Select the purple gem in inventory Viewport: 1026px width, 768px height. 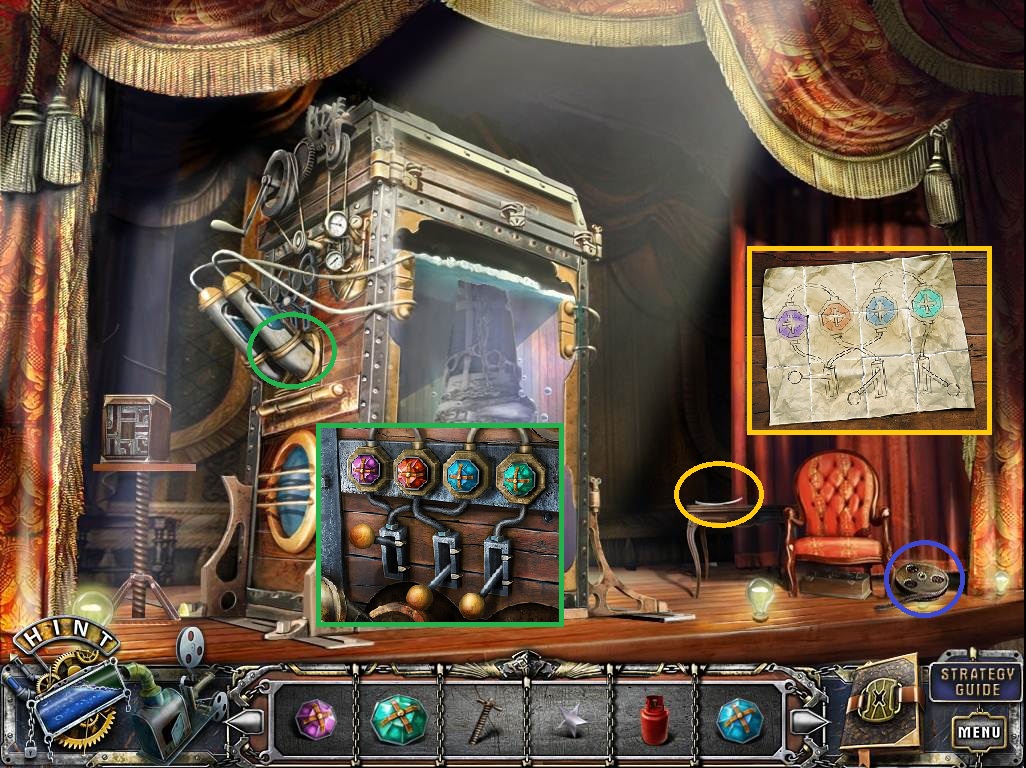click(313, 718)
